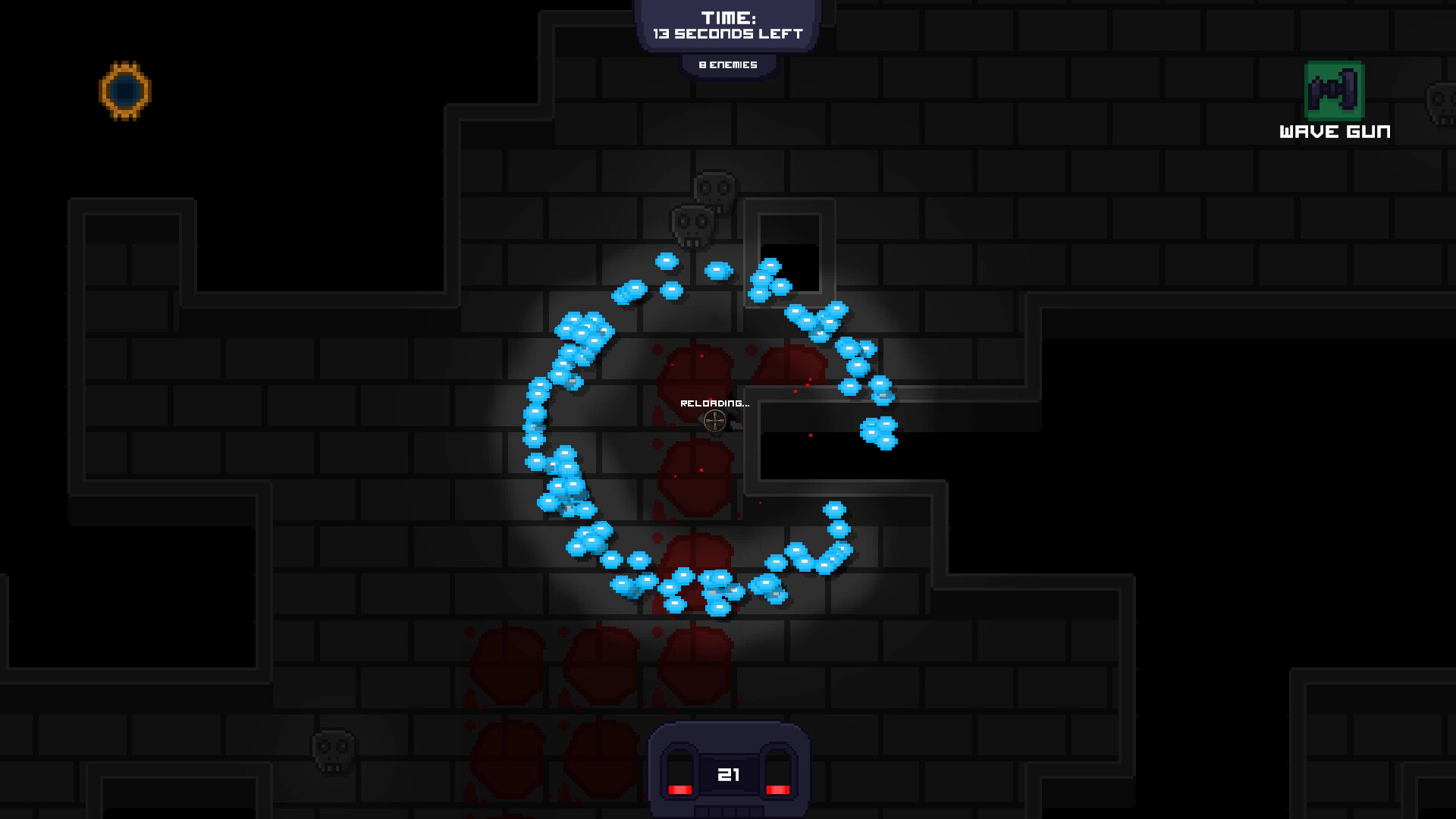Viewport: 1456px width, 819px height.
Task: Click the orange ring portal top left
Action: tap(126, 91)
